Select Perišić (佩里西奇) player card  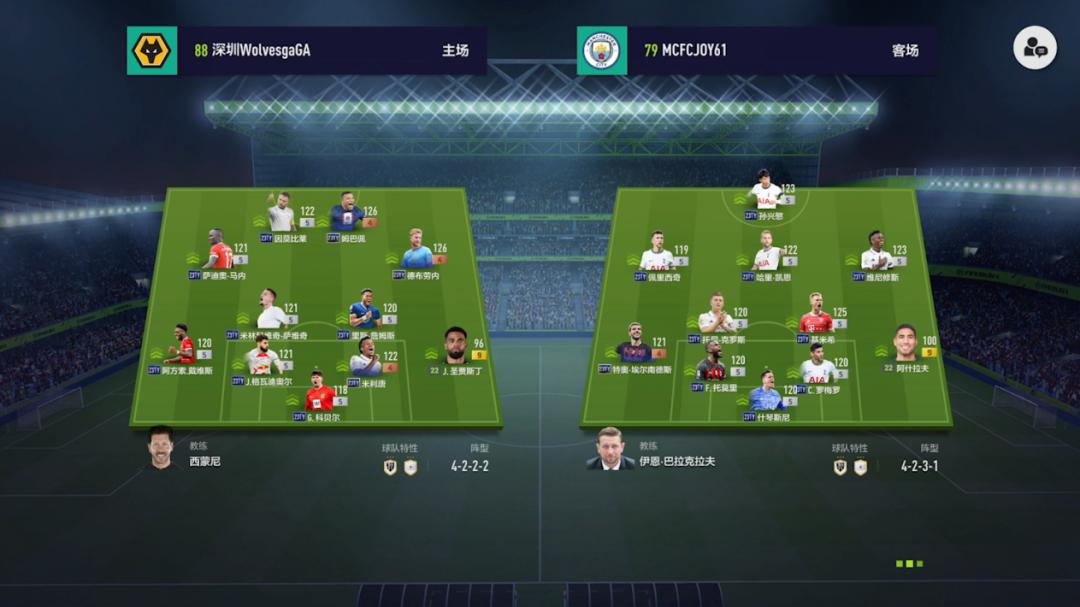pos(657,254)
